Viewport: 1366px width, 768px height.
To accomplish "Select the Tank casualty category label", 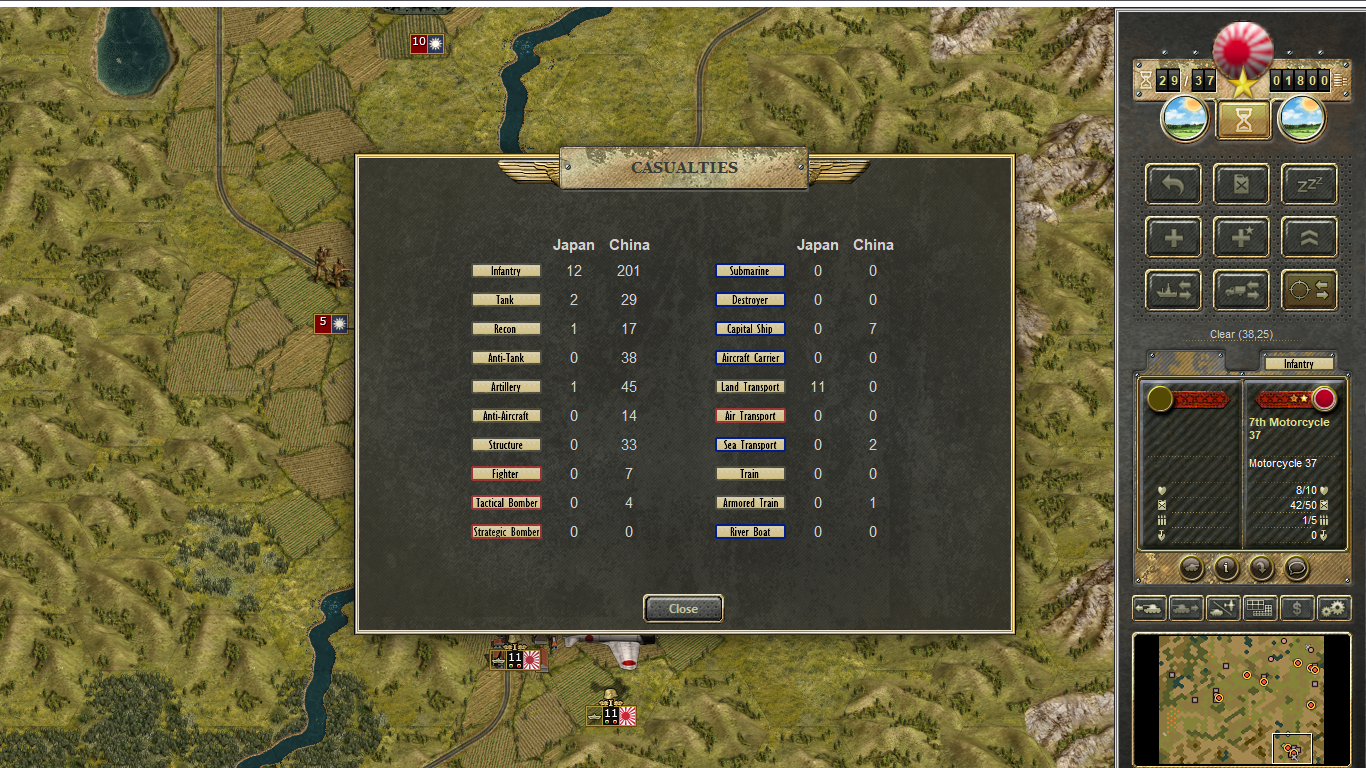I will click(506, 300).
